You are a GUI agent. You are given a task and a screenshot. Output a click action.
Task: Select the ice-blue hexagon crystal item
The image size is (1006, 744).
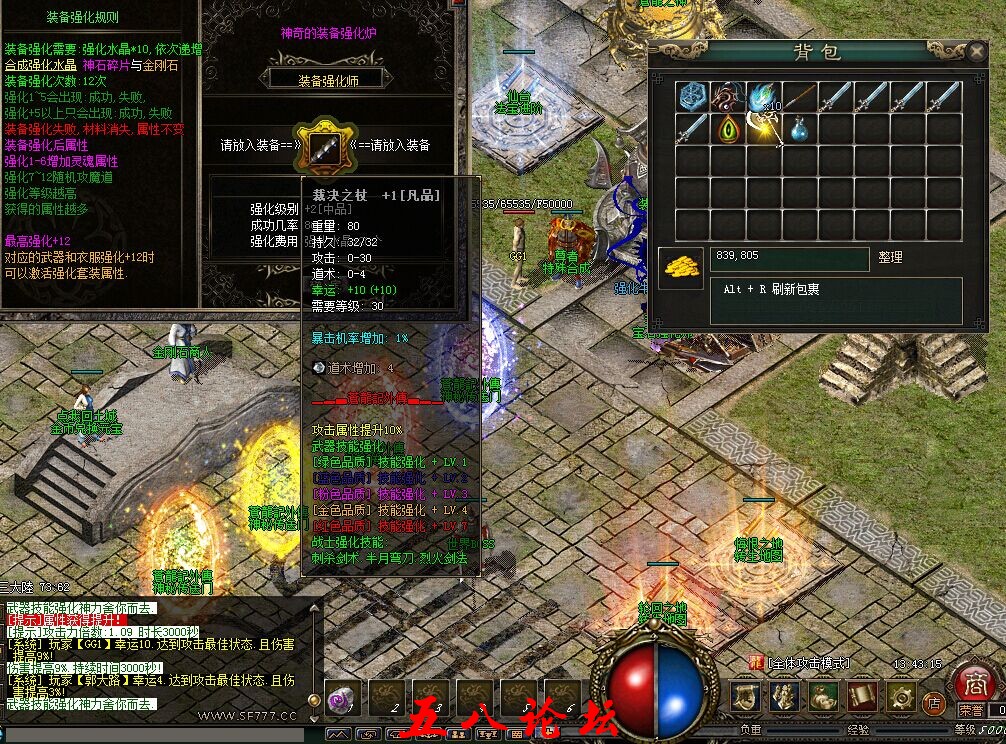click(x=692, y=97)
